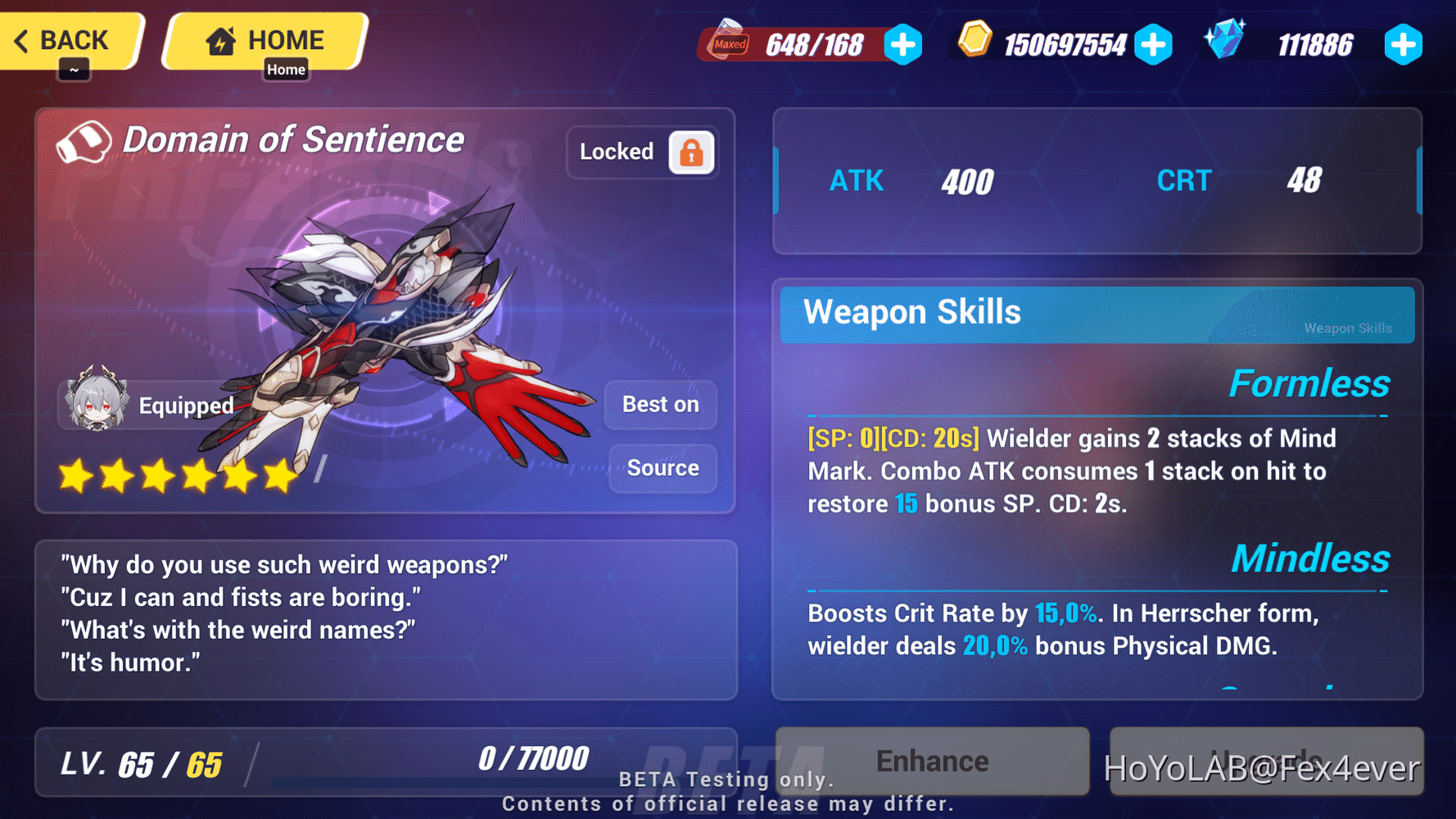
Task: Click the blue crystal currency icon
Action: pyautogui.click(x=1225, y=41)
